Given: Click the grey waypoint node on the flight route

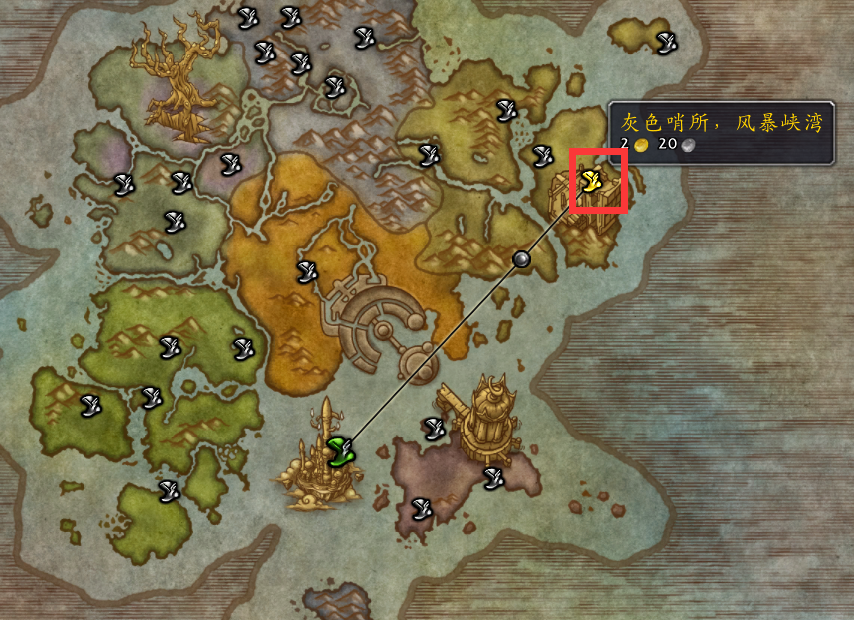Looking at the screenshot, I should click(x=520, y=259).
